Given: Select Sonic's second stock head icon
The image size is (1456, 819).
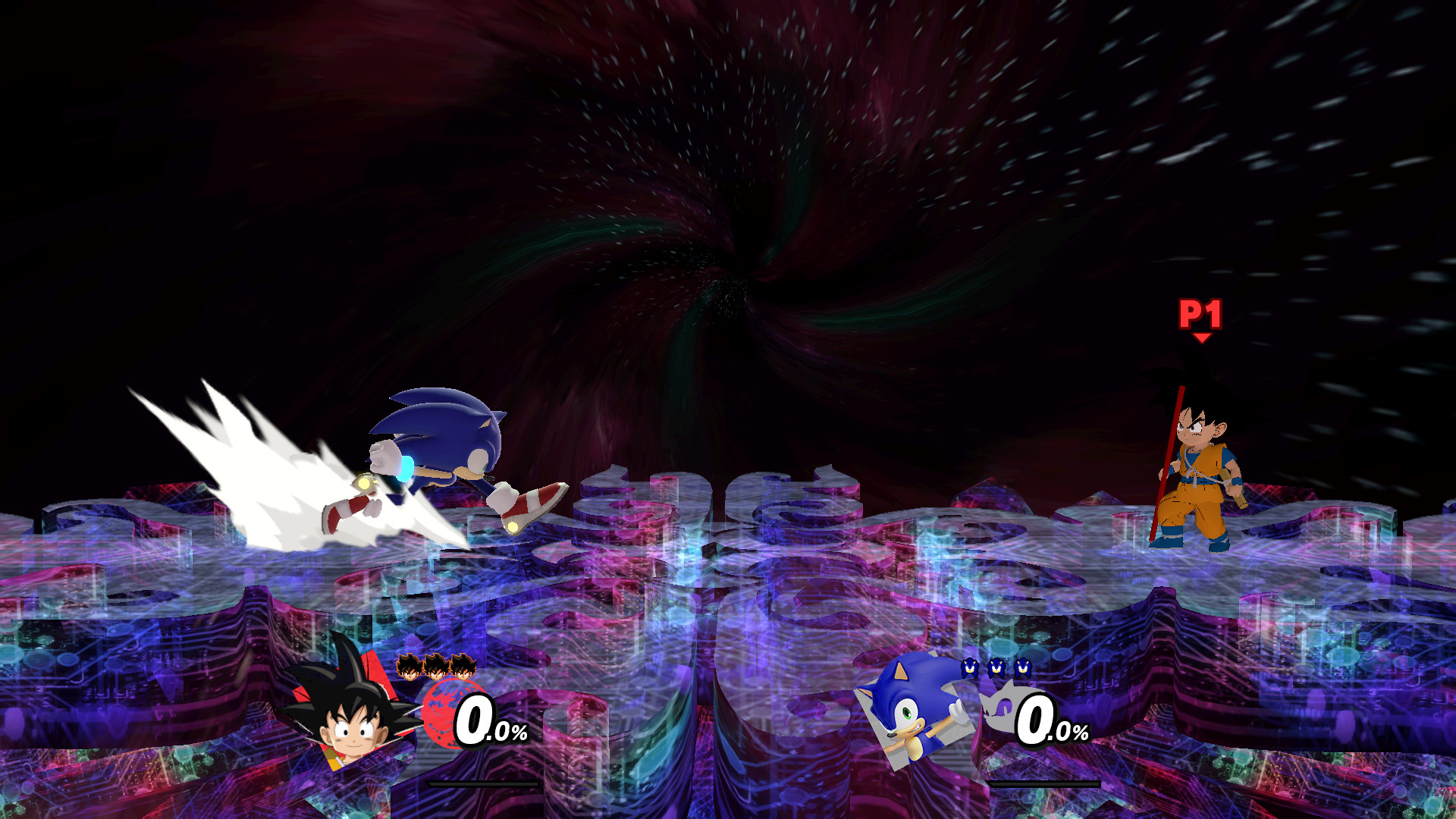Looking at the screenshot, I should 996,667.
